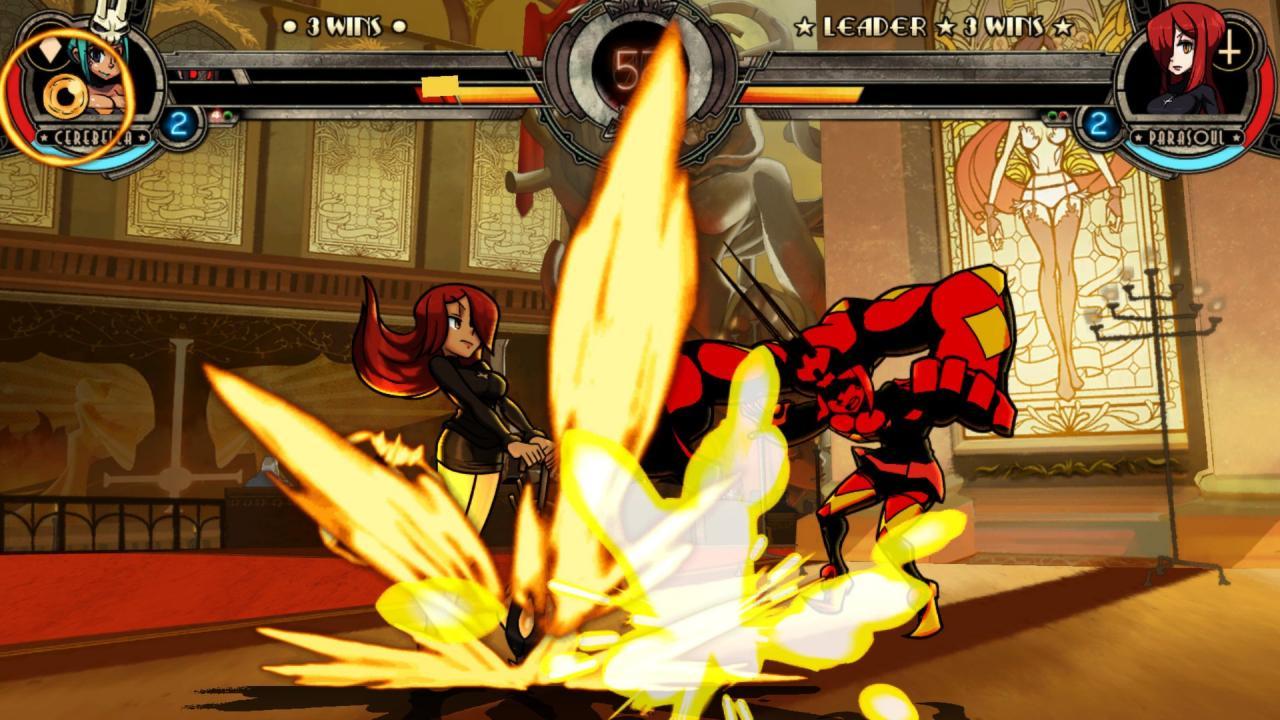Toggle the green light under Parasoul's health bar

tap(1052, 115)
